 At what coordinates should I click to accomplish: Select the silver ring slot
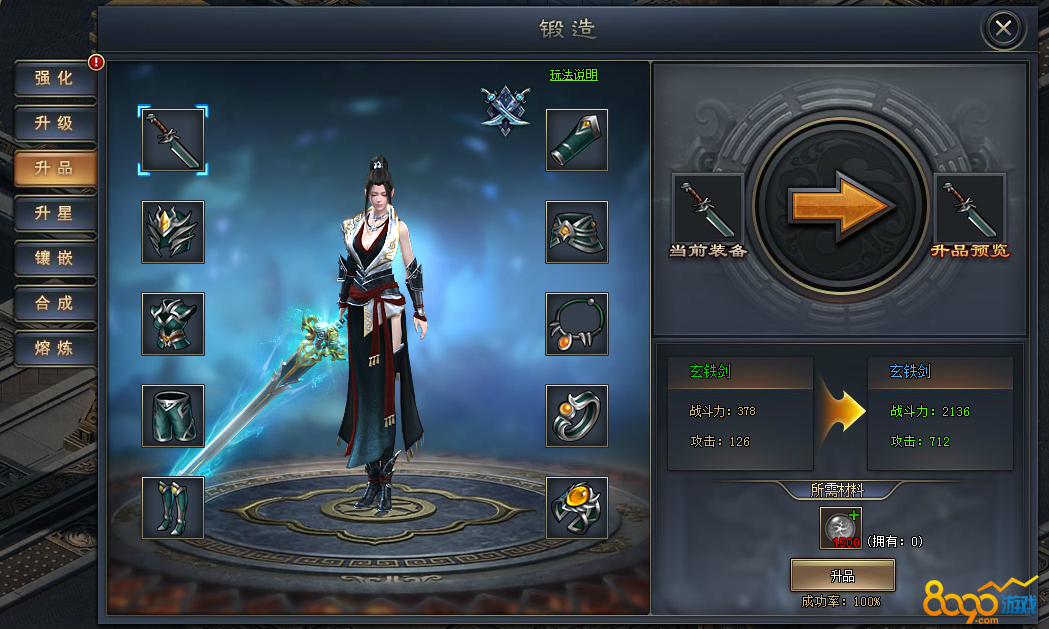point(577,416)
